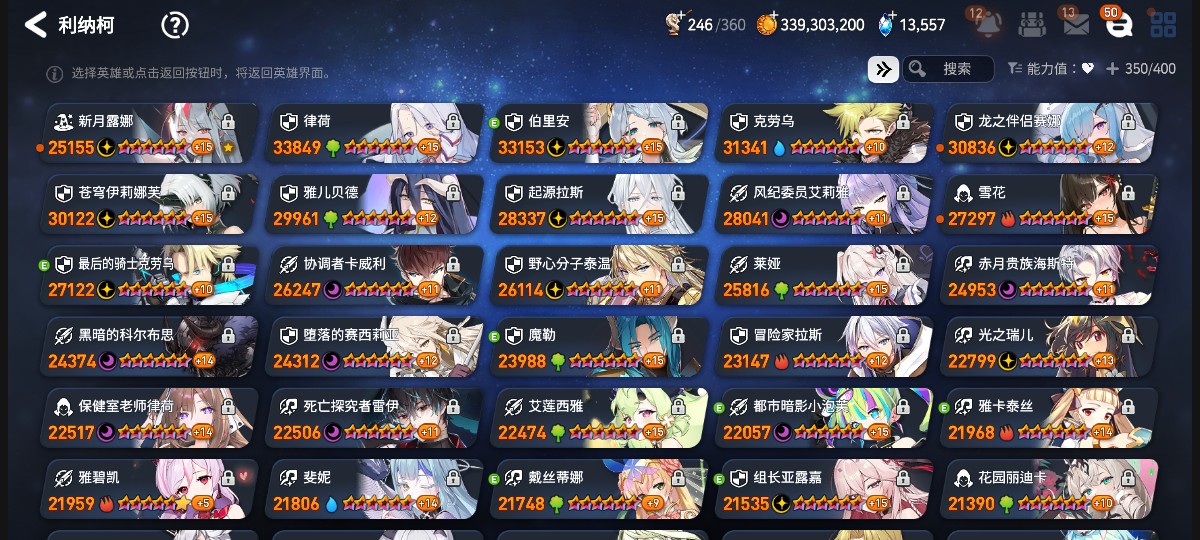Open the question mark help button
This screenshot has height=540, width=1200.
point(175,25)
